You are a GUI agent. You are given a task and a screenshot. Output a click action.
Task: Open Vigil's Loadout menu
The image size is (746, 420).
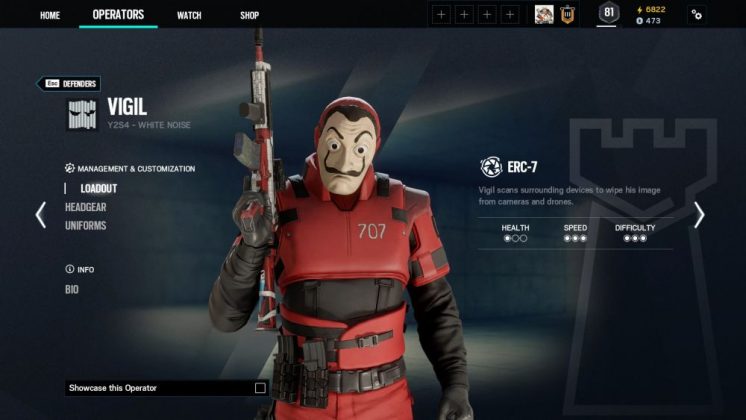tap(99, 188)
